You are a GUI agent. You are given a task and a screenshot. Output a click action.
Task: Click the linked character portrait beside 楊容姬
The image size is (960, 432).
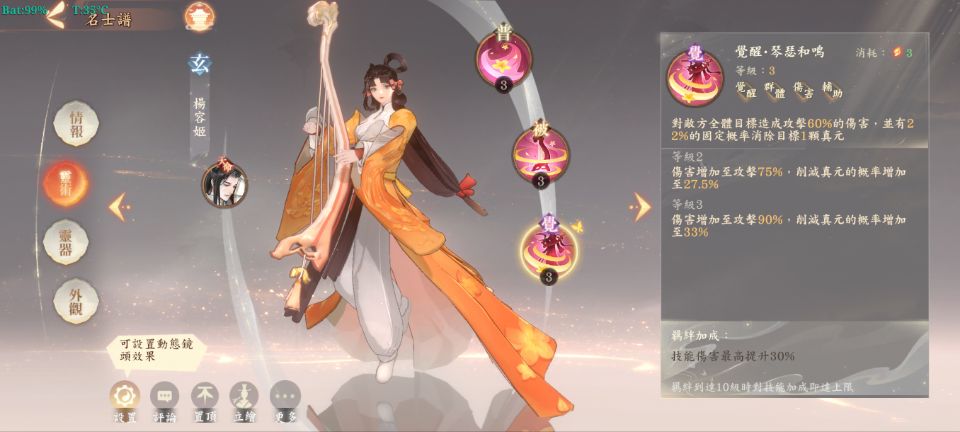tap(224, 184)
